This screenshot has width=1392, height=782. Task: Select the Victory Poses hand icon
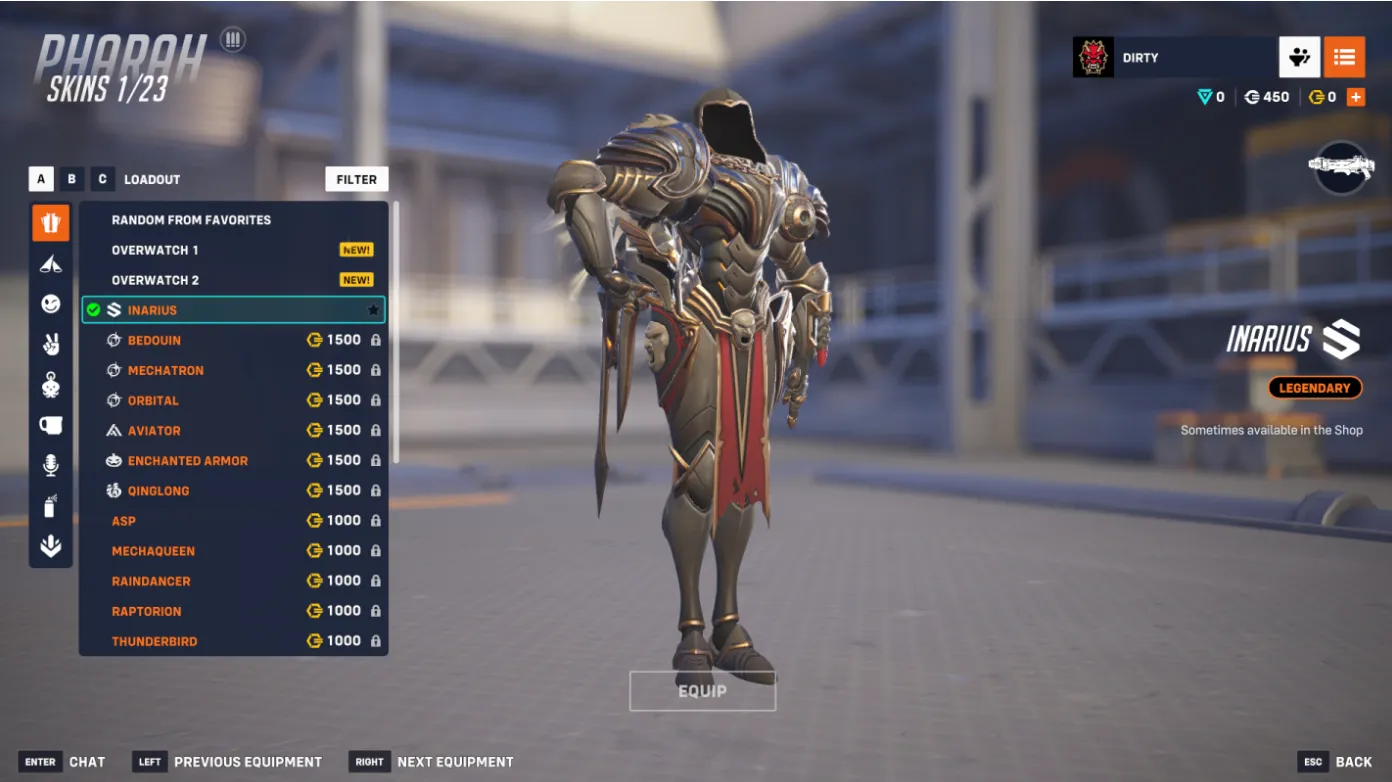(50, 344)
